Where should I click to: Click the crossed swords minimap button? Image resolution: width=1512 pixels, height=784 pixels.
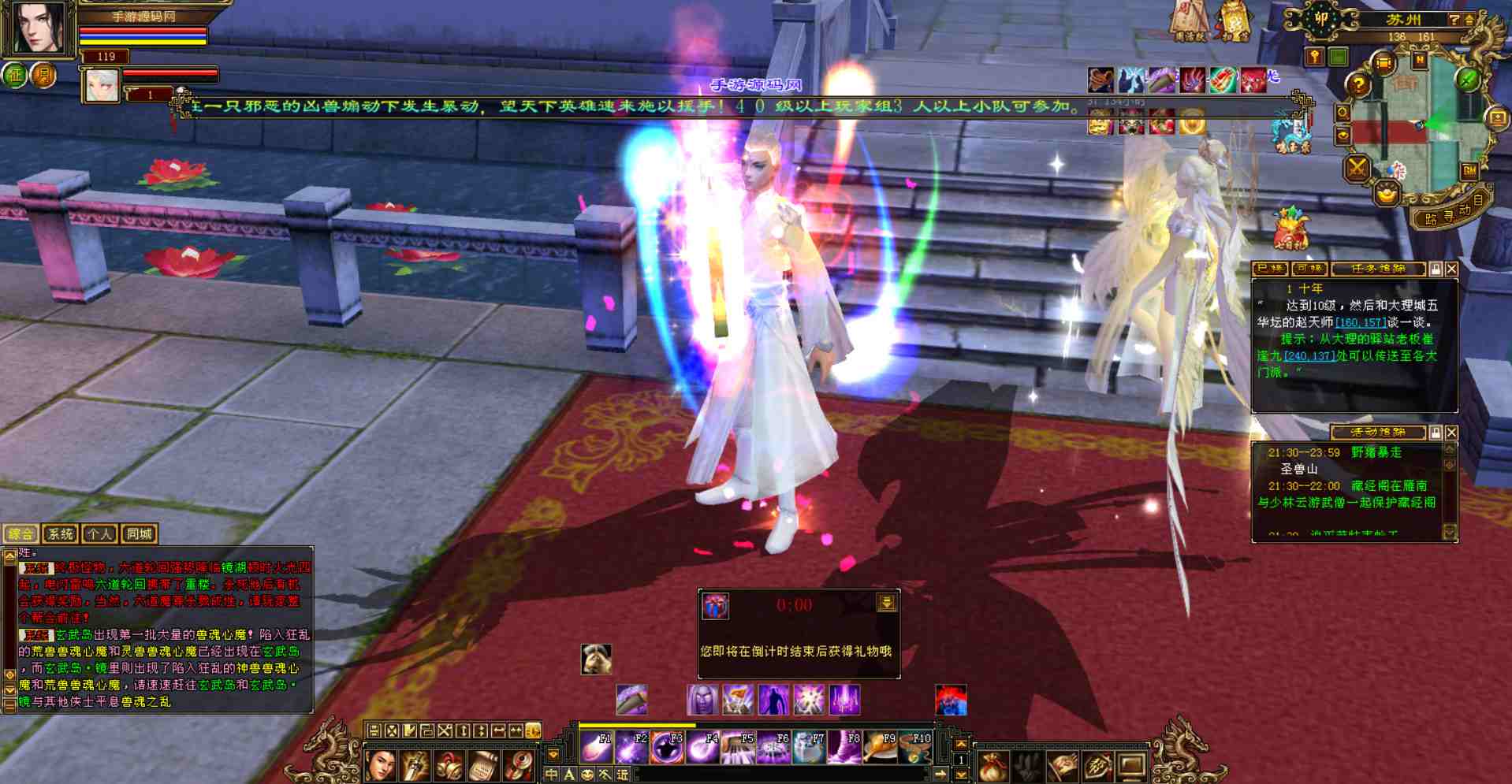(x=1357, y=168)
